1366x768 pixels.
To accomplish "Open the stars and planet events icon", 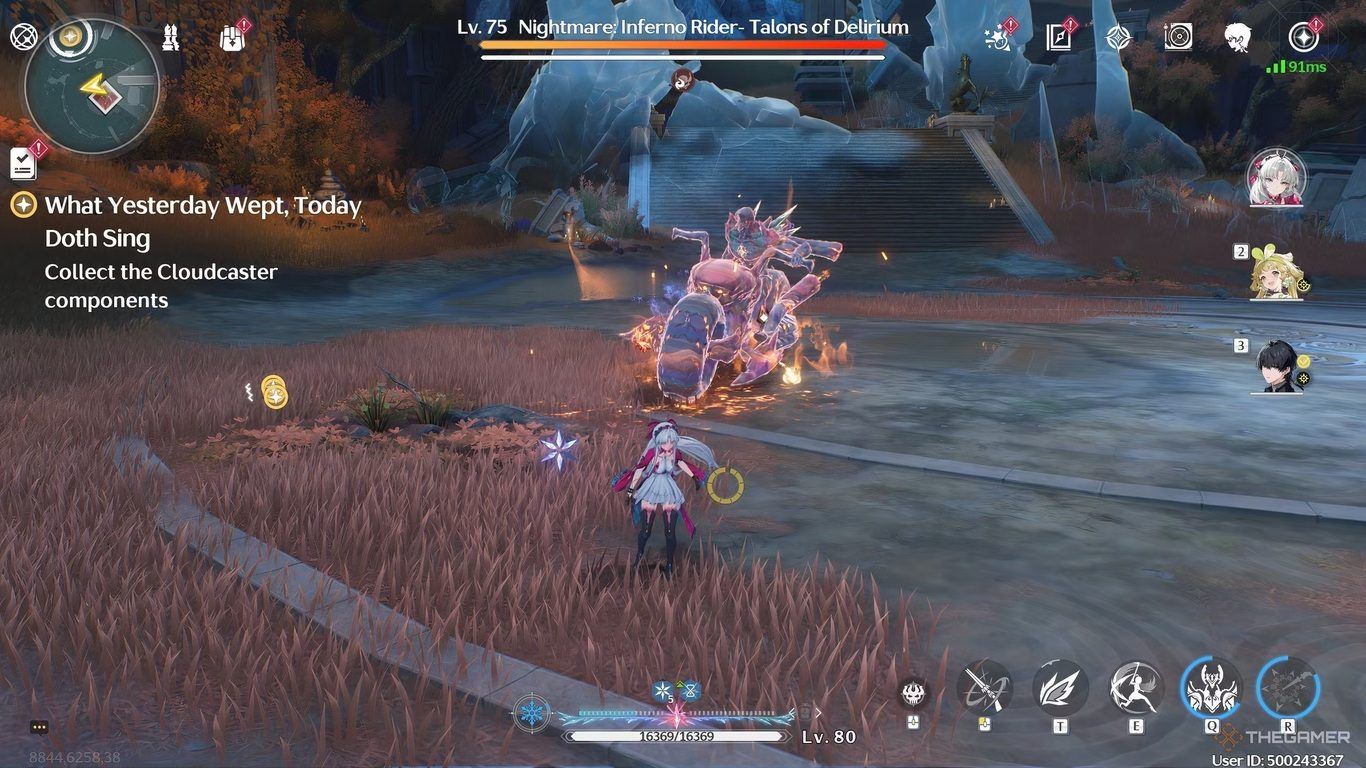I will tap(996, 38).
